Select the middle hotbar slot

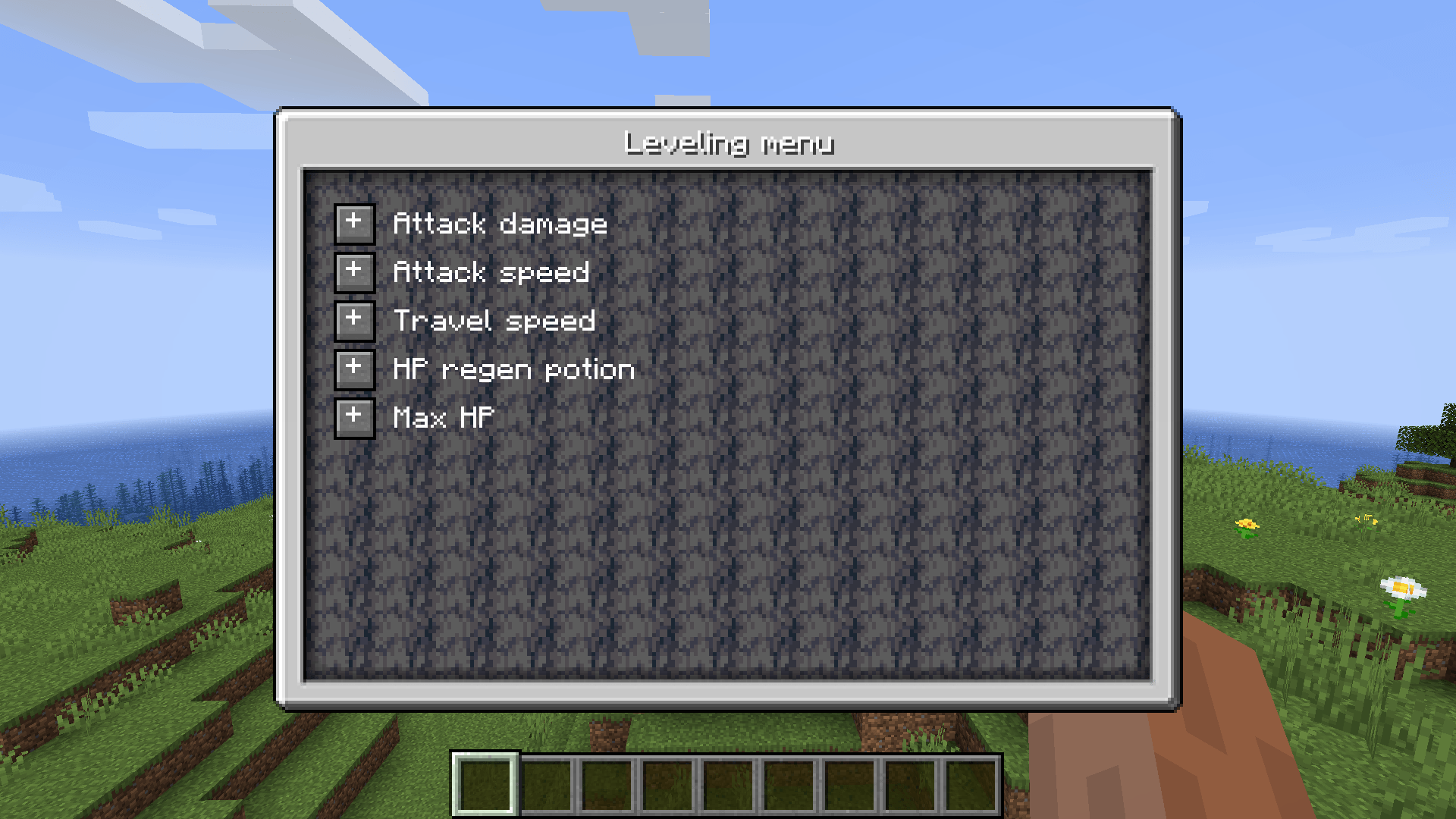[x=728, y=786]
